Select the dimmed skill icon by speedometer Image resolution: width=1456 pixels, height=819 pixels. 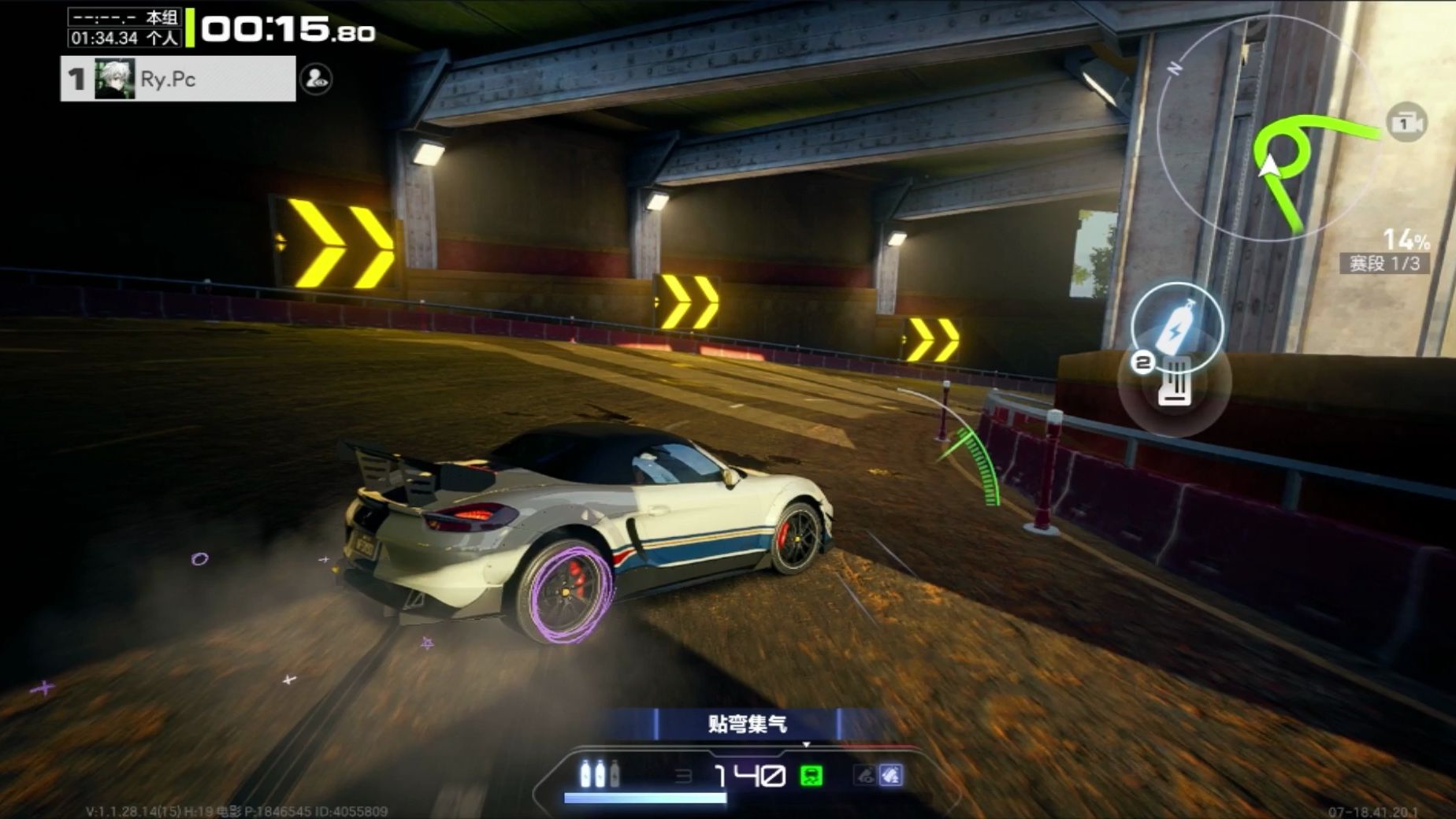pos(865,776)
